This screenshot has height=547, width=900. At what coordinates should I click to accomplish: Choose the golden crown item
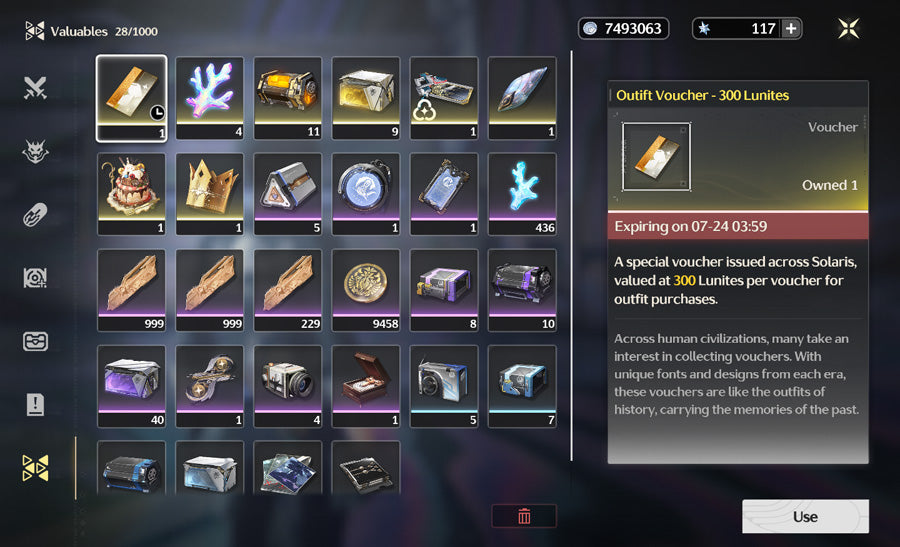[x=210, y=192]
